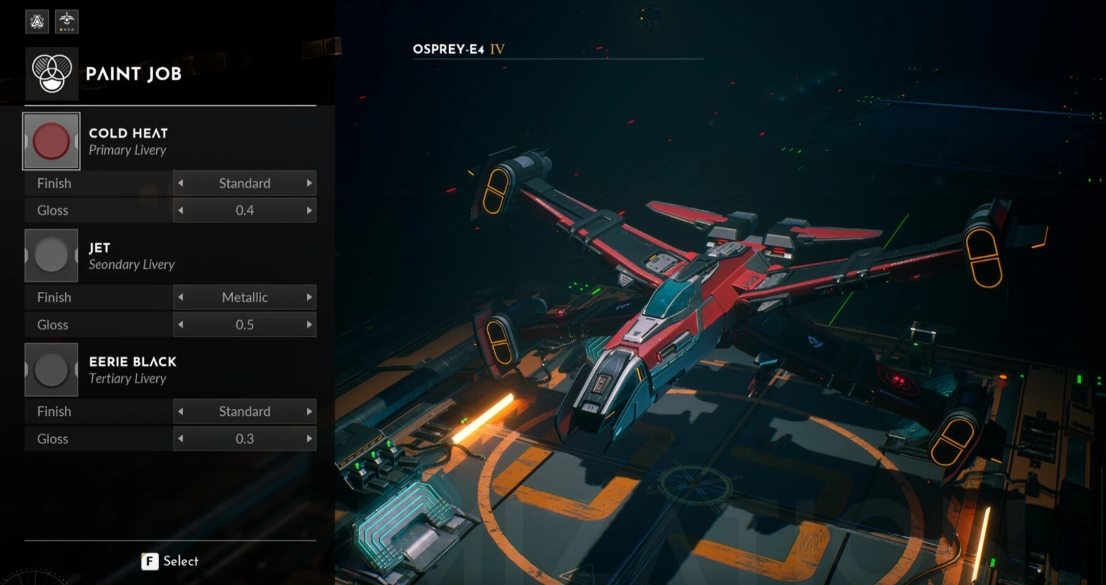
Task: Open the triangle emblem tab at top
Action: click(37, 21)
